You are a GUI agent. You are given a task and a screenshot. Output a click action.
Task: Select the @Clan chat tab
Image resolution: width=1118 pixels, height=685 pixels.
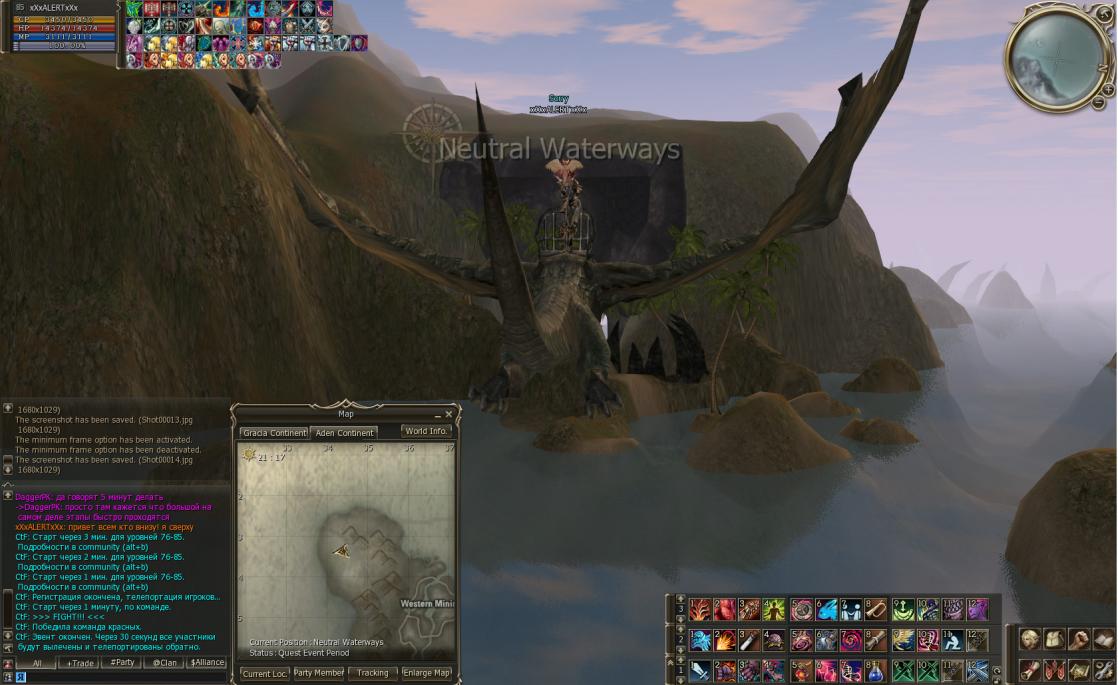tap(164, 663)
